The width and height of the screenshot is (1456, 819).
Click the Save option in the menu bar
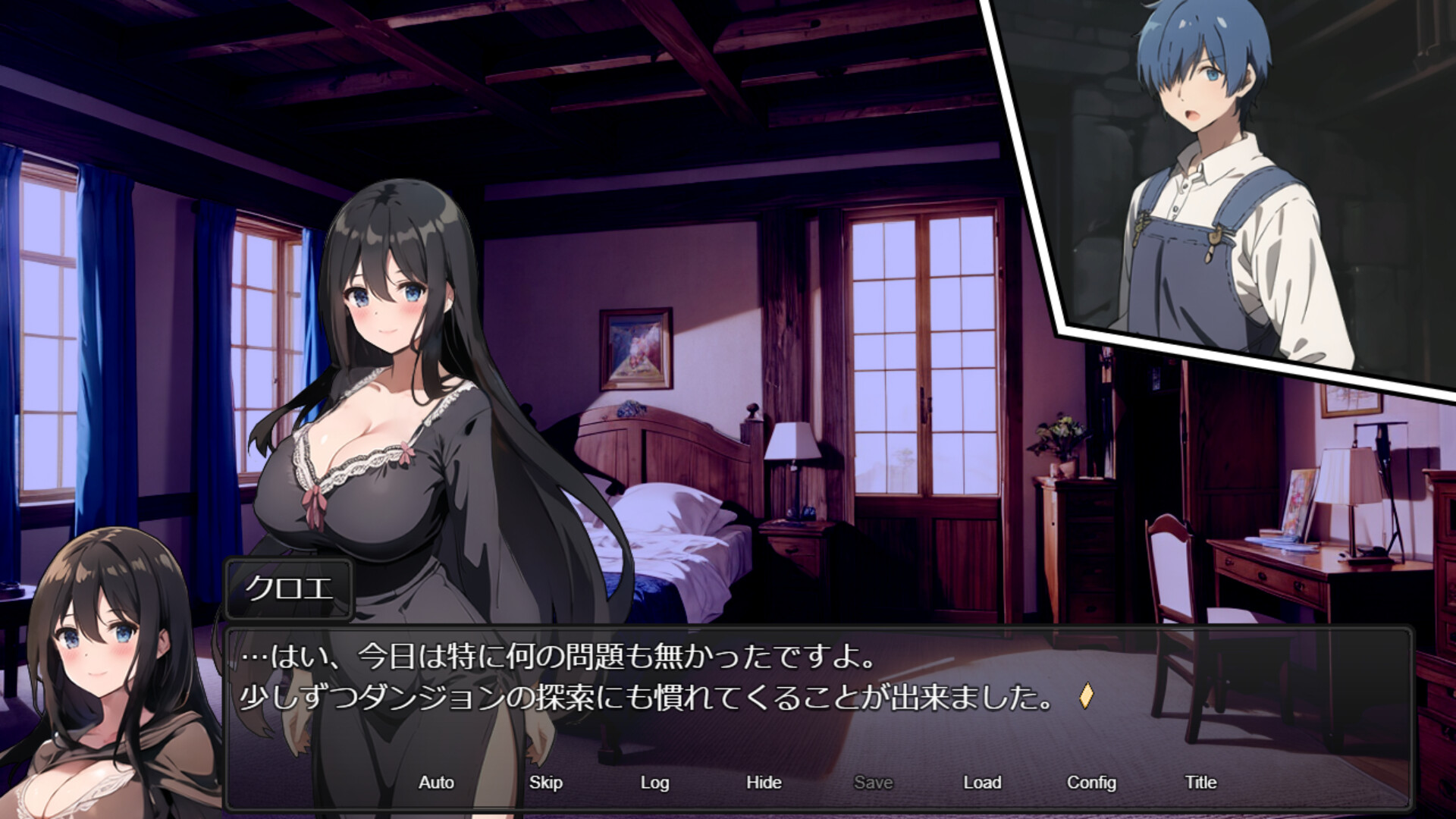873,782
